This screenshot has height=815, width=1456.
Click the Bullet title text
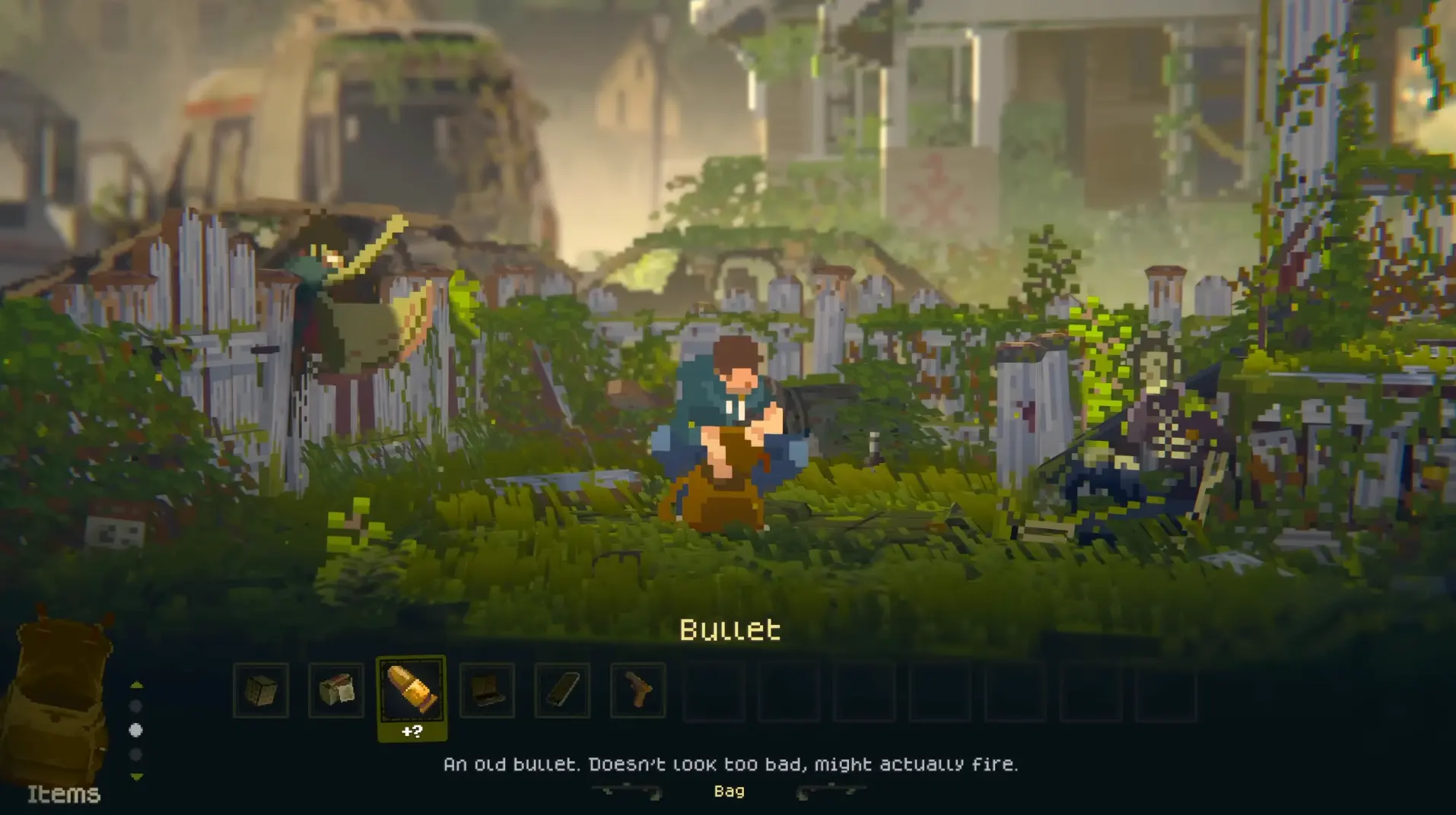pos(729,630)
